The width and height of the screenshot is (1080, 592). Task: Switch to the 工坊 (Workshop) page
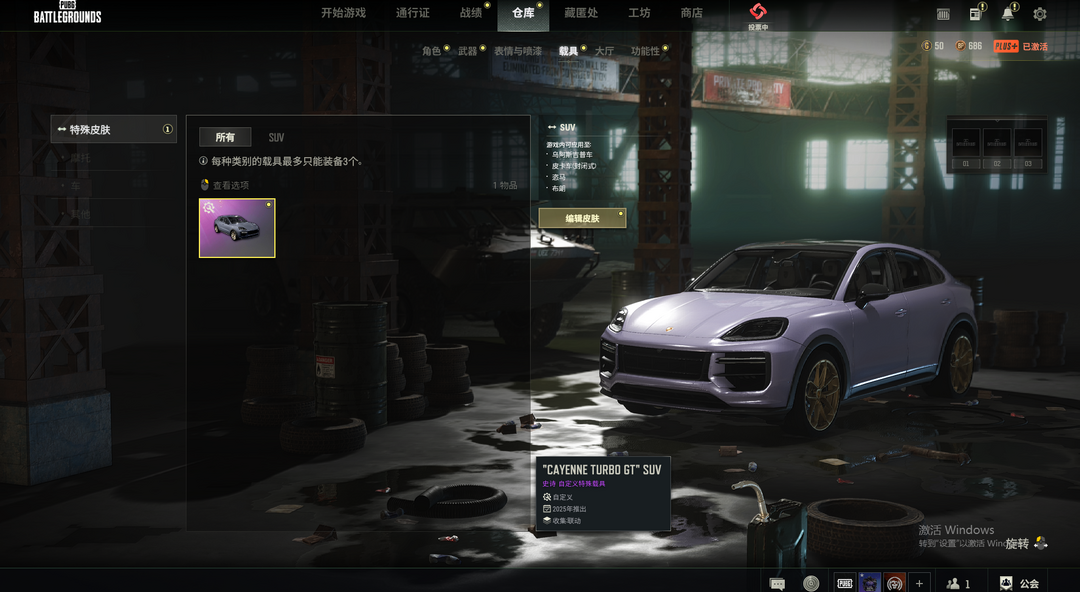(639, 13)
